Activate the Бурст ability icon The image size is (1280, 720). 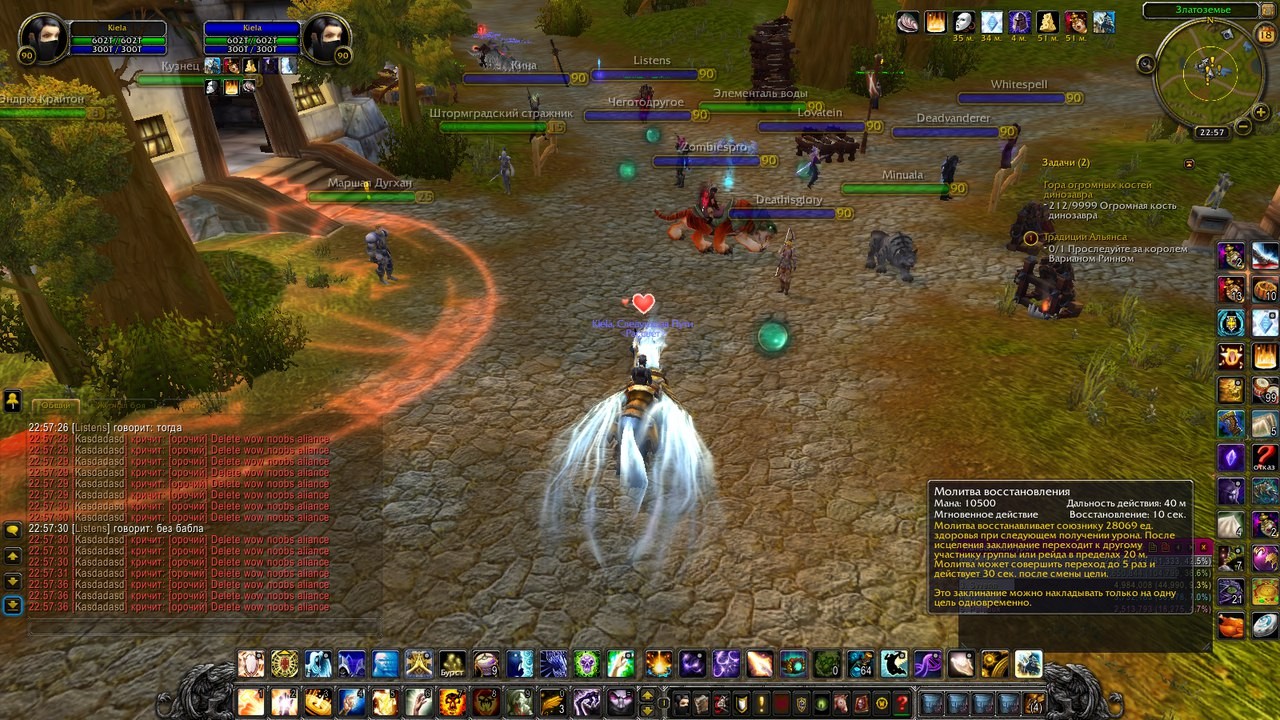453,664
